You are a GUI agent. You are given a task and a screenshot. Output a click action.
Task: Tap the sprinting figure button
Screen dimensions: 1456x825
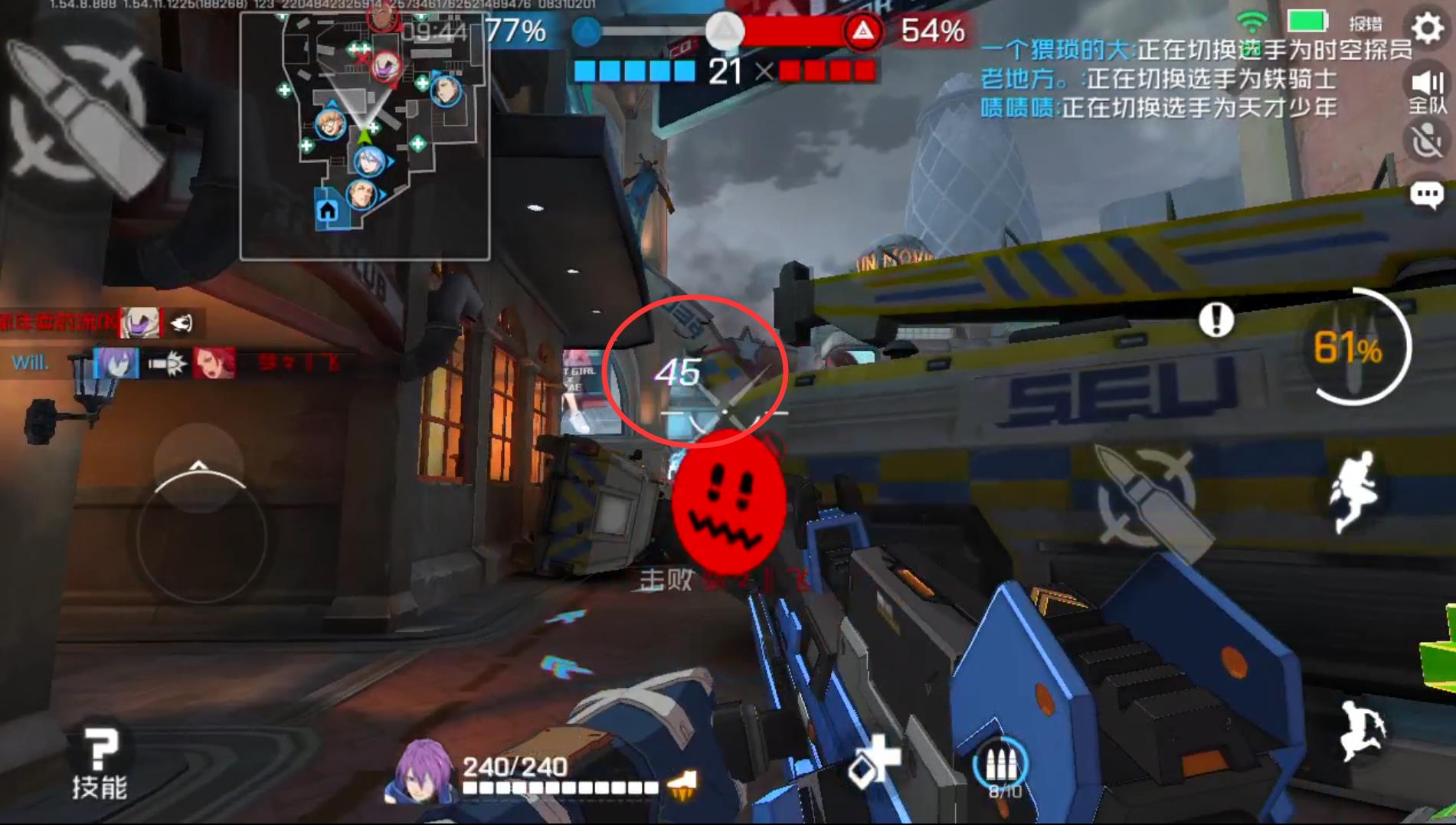click(1362, 731)
